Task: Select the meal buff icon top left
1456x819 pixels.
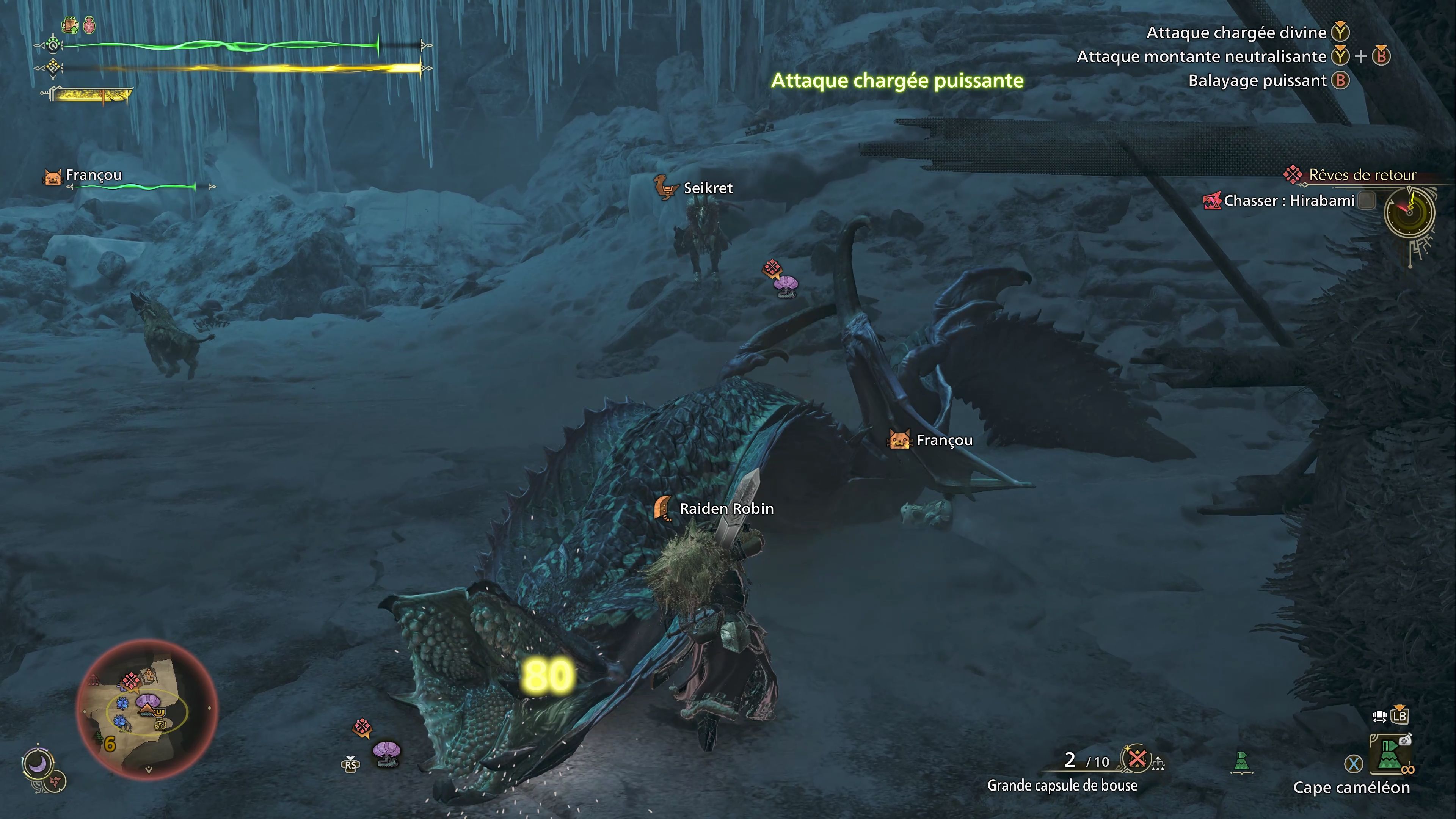Action: point(69,24)
